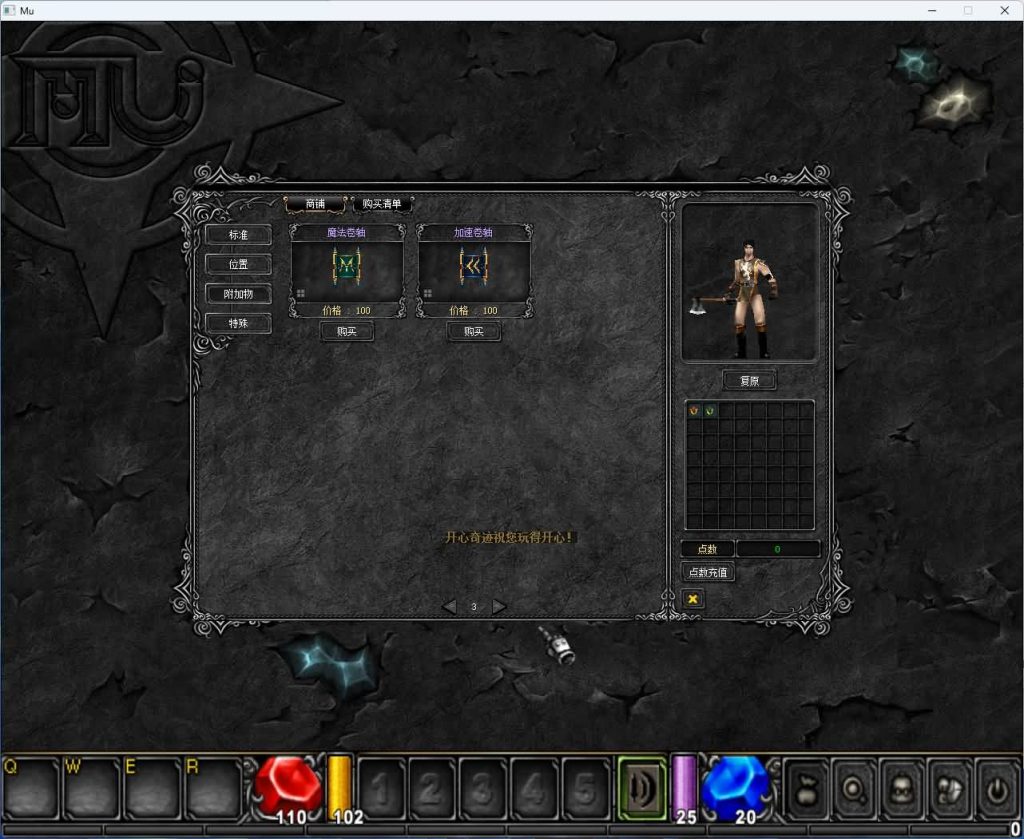The height and width of the screenshot is (839, 1024).
Task: Buy the 魔法卷轴 with its 购买 button
Action: [x=347, y=331]
